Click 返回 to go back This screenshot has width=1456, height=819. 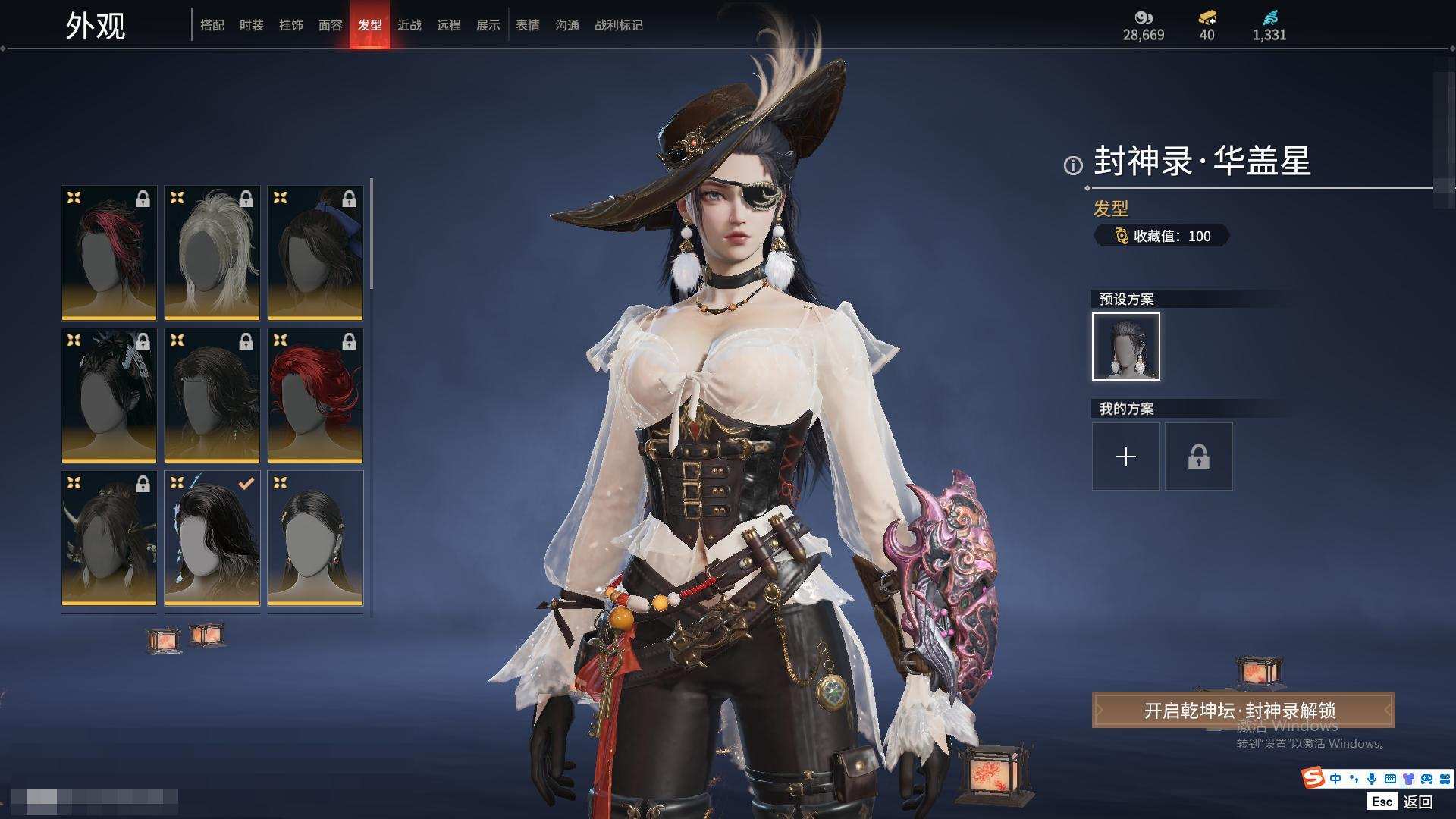pyautogui.click(x=1417, y=802)
